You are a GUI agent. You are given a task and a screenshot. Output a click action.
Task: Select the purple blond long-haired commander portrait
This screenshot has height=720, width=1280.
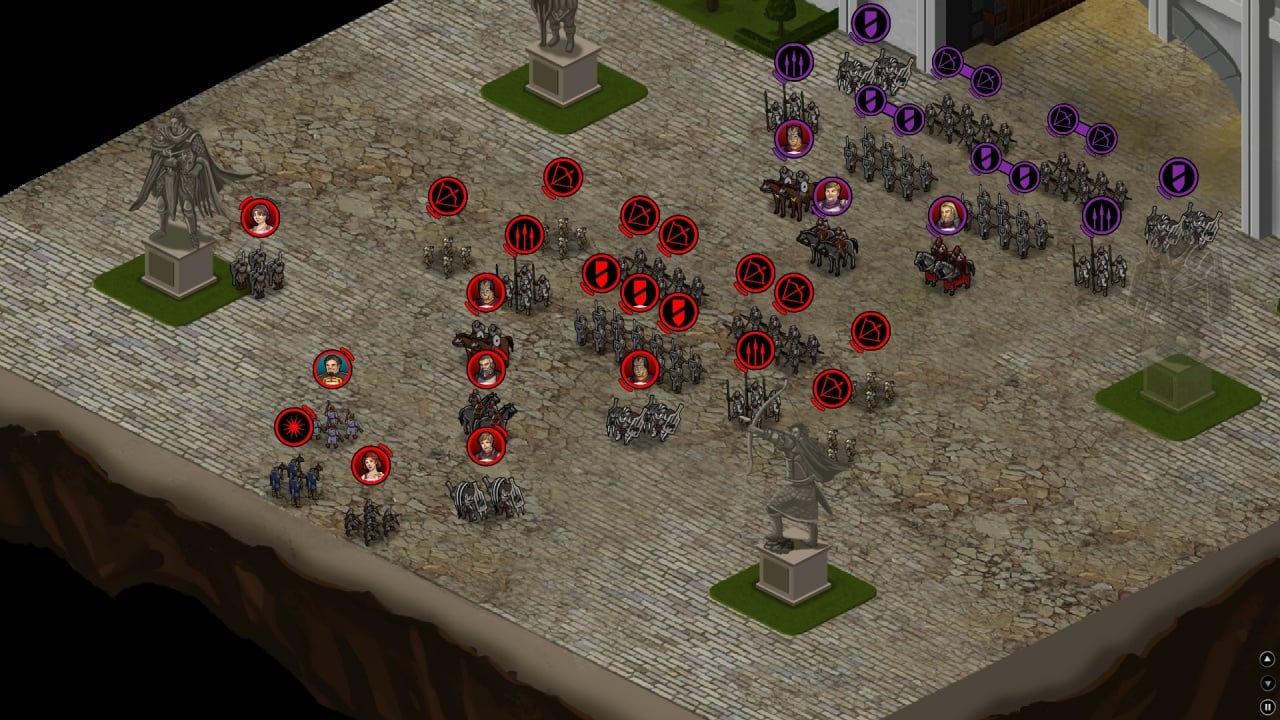tap(946, 215)
